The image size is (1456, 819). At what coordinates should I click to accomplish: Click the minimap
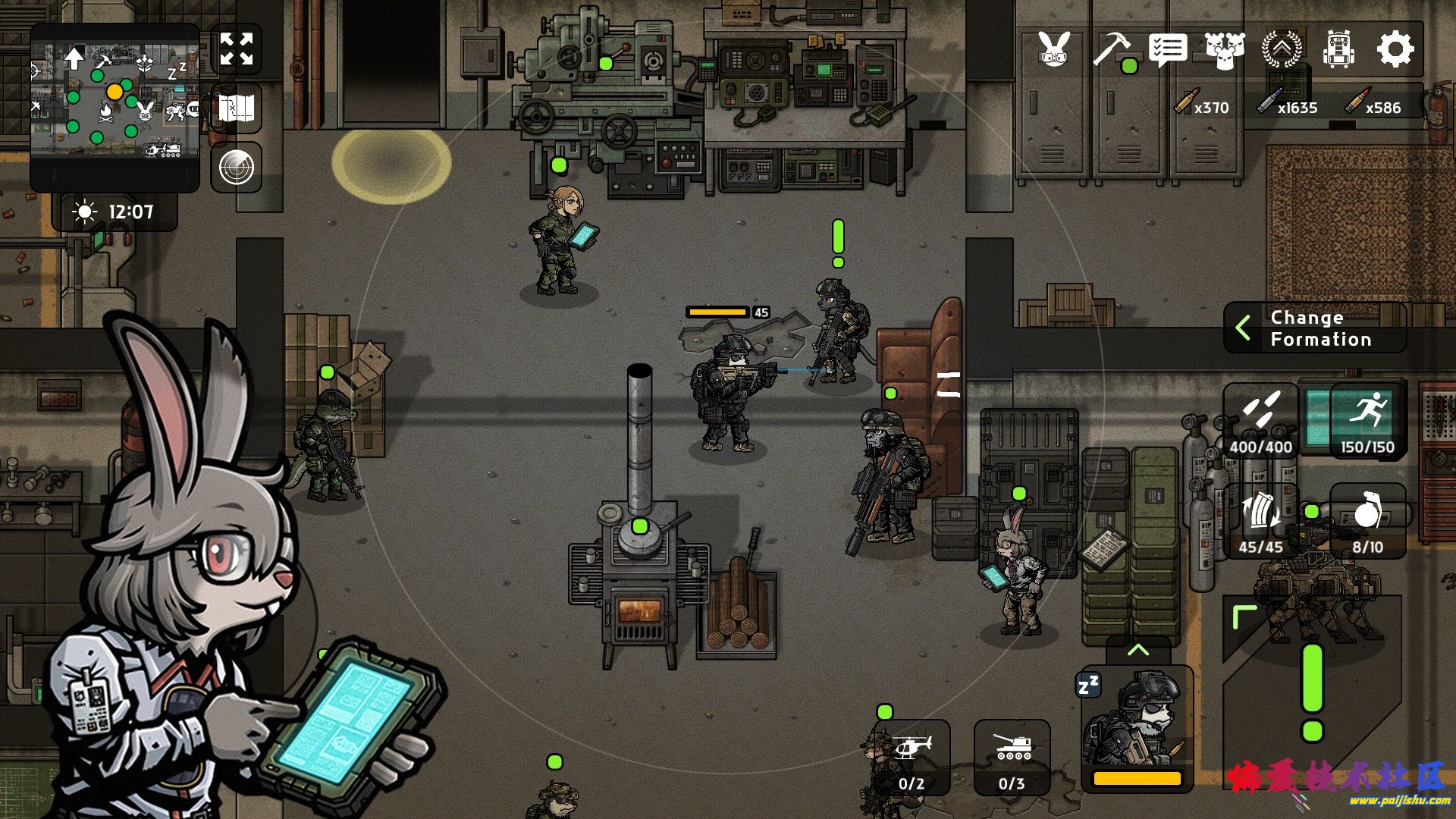coord(115,106)
